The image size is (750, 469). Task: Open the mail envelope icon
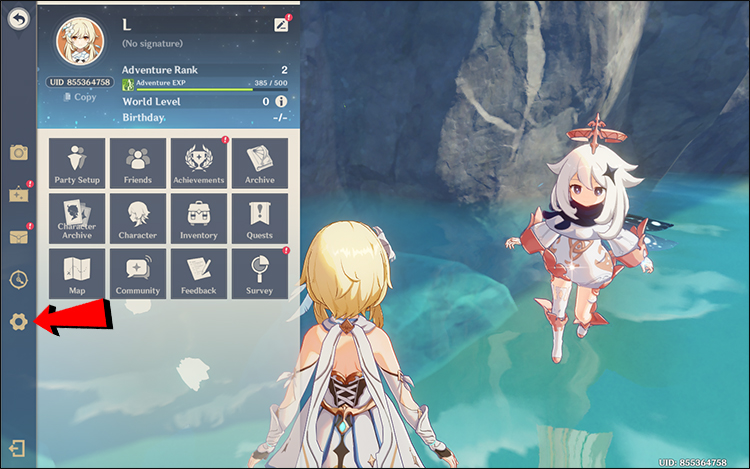tap(18, 237)
